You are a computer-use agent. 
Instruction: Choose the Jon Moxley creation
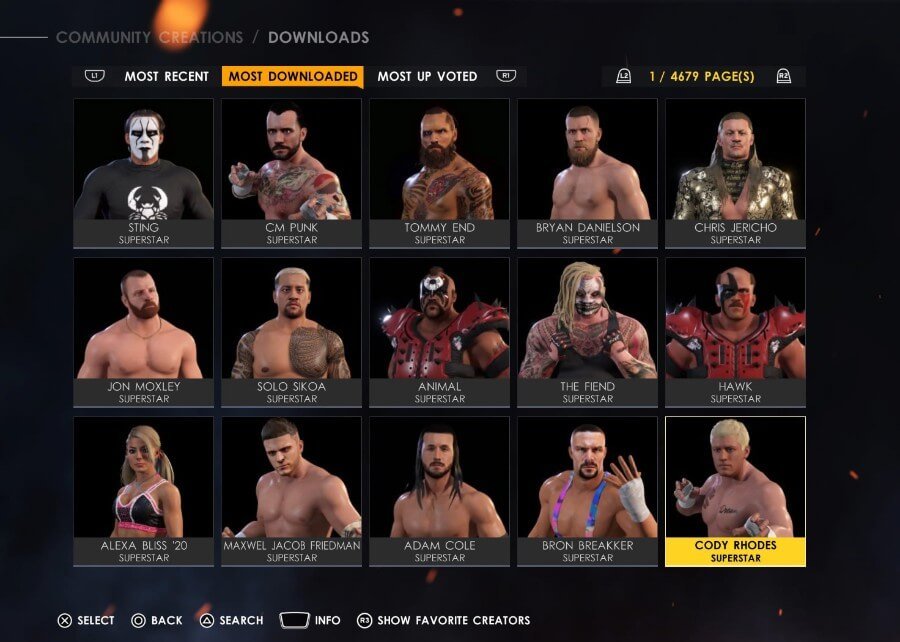point(144,332)
